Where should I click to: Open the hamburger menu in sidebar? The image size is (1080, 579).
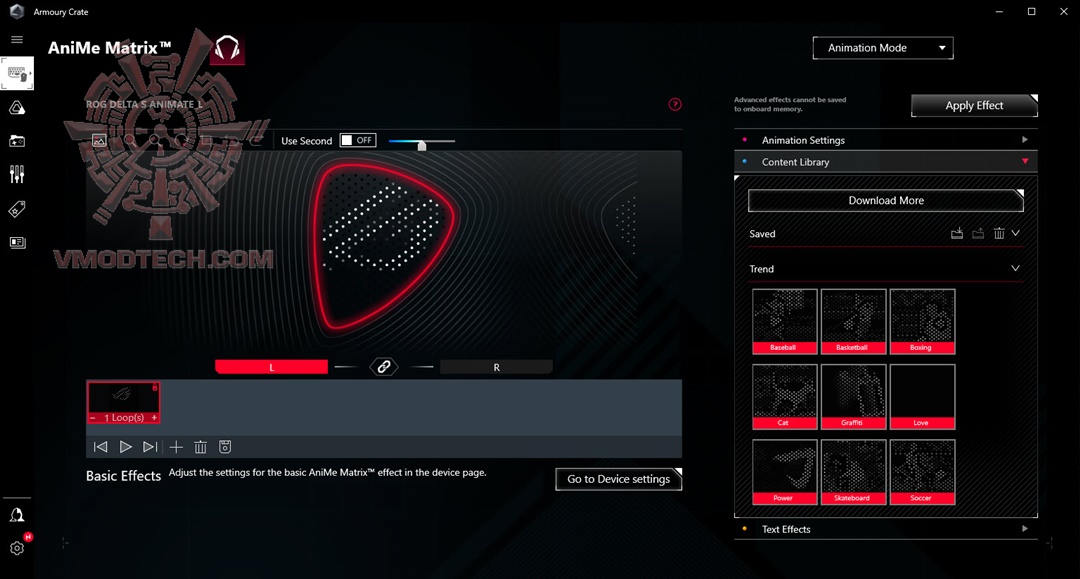(17, 39)
